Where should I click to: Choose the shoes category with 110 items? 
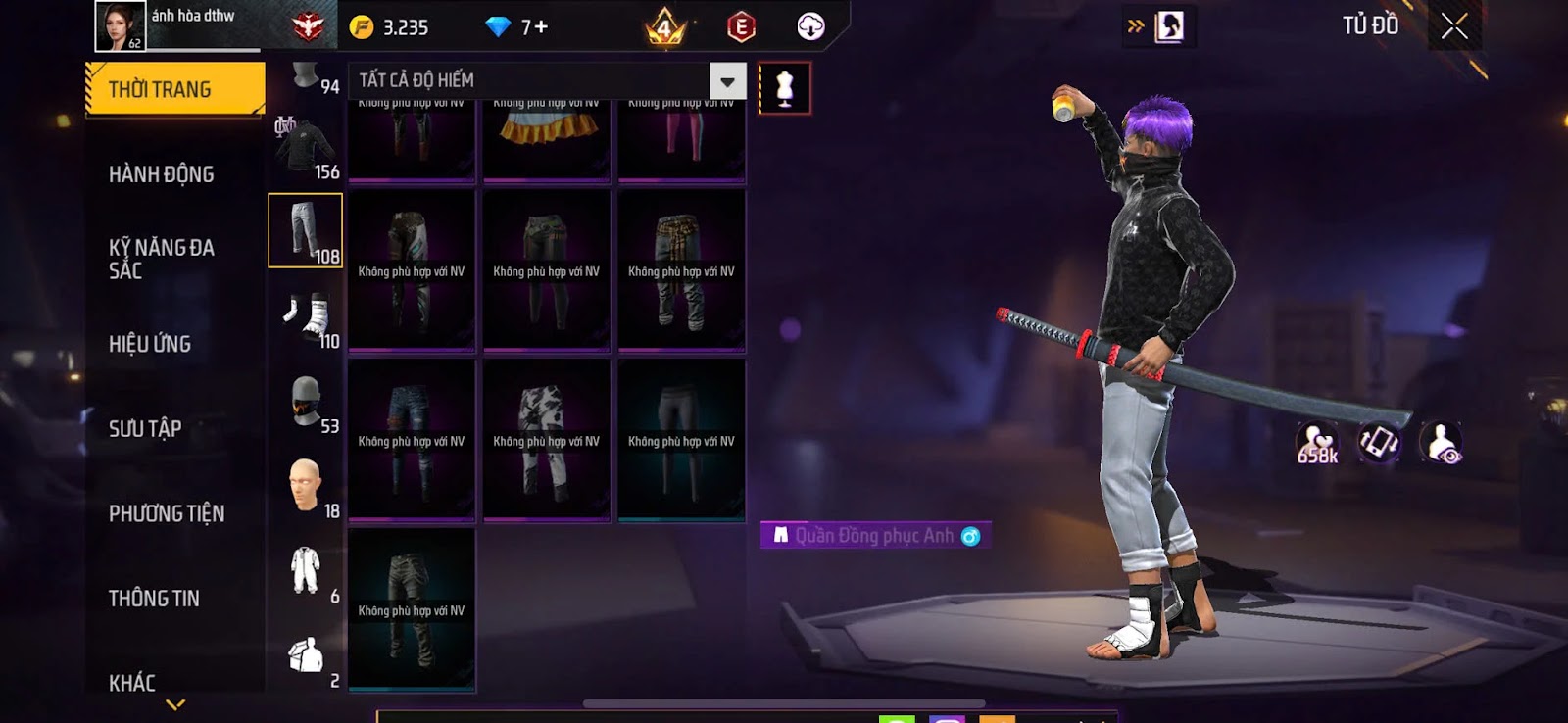coord(307,319)
